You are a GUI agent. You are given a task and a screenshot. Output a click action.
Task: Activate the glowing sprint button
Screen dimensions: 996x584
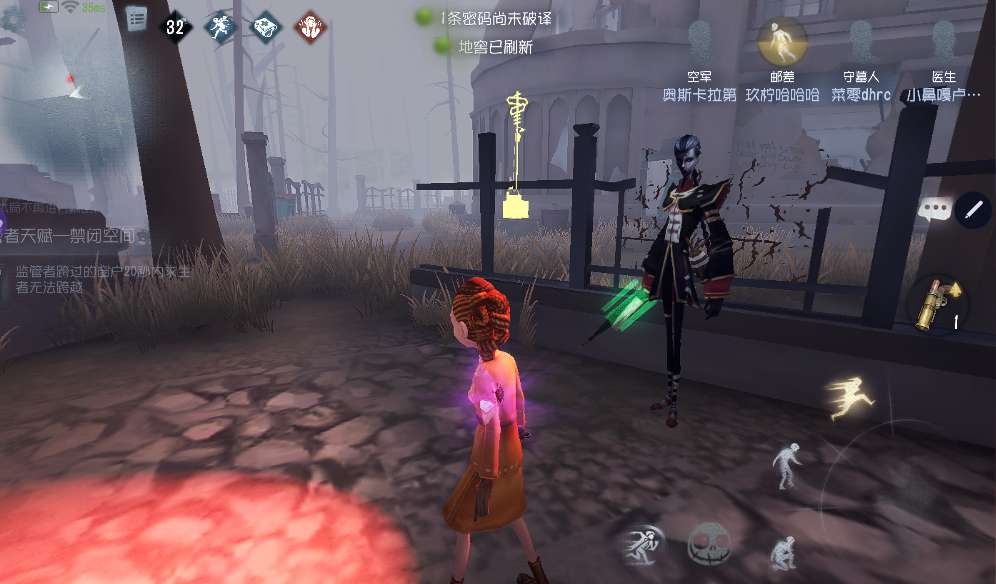(850, 398)
